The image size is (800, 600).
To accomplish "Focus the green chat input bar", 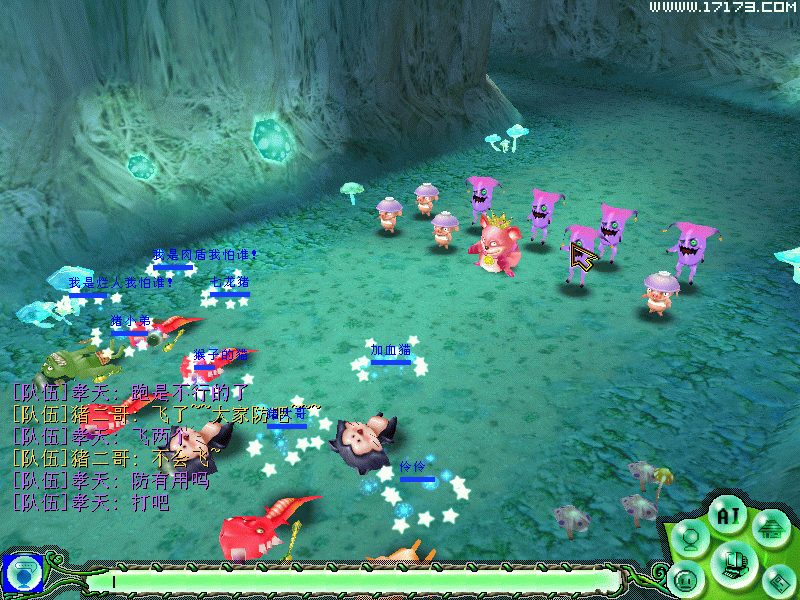I will pos(350,580).
